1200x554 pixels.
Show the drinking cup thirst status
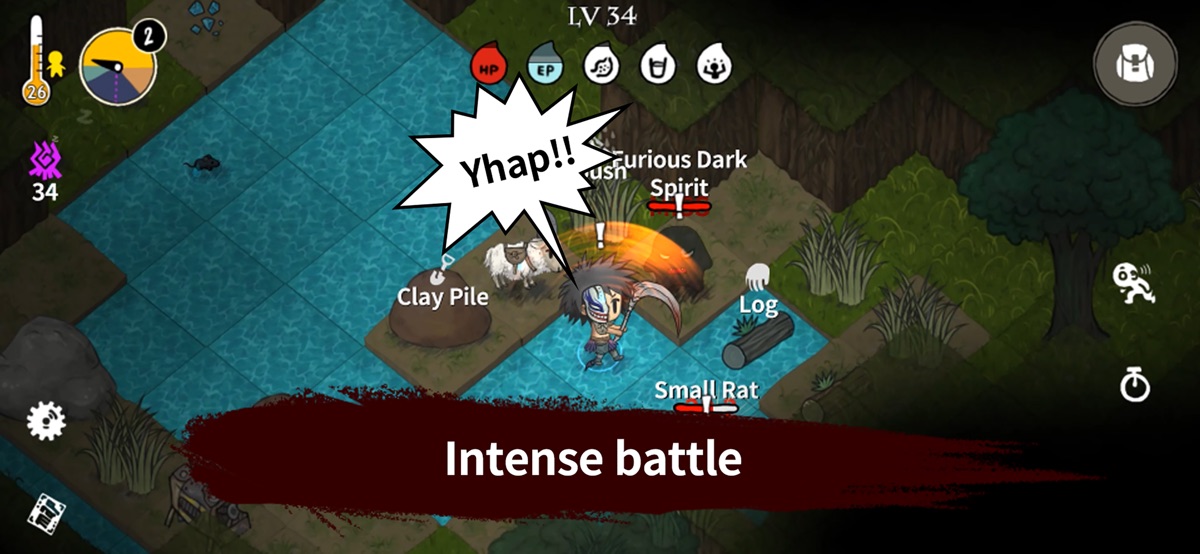(x=657, y=65)
